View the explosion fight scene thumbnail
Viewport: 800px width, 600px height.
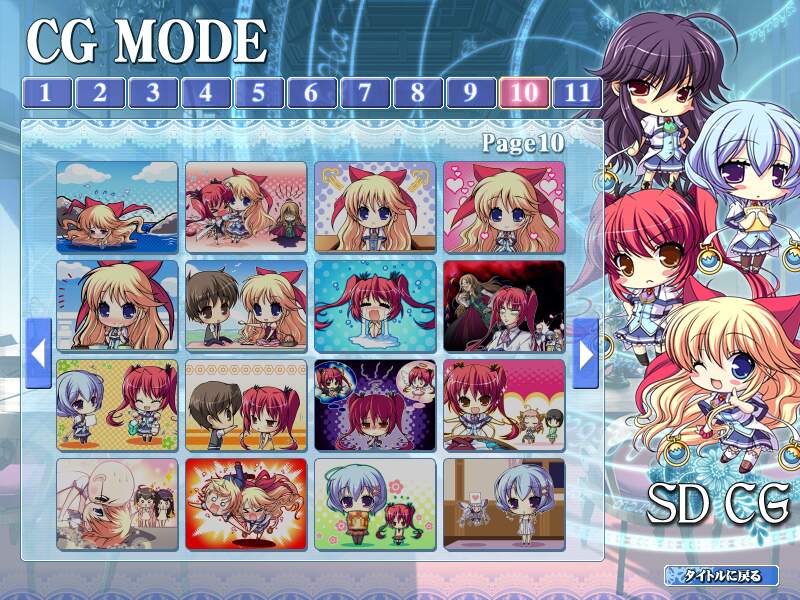(246, 504)
